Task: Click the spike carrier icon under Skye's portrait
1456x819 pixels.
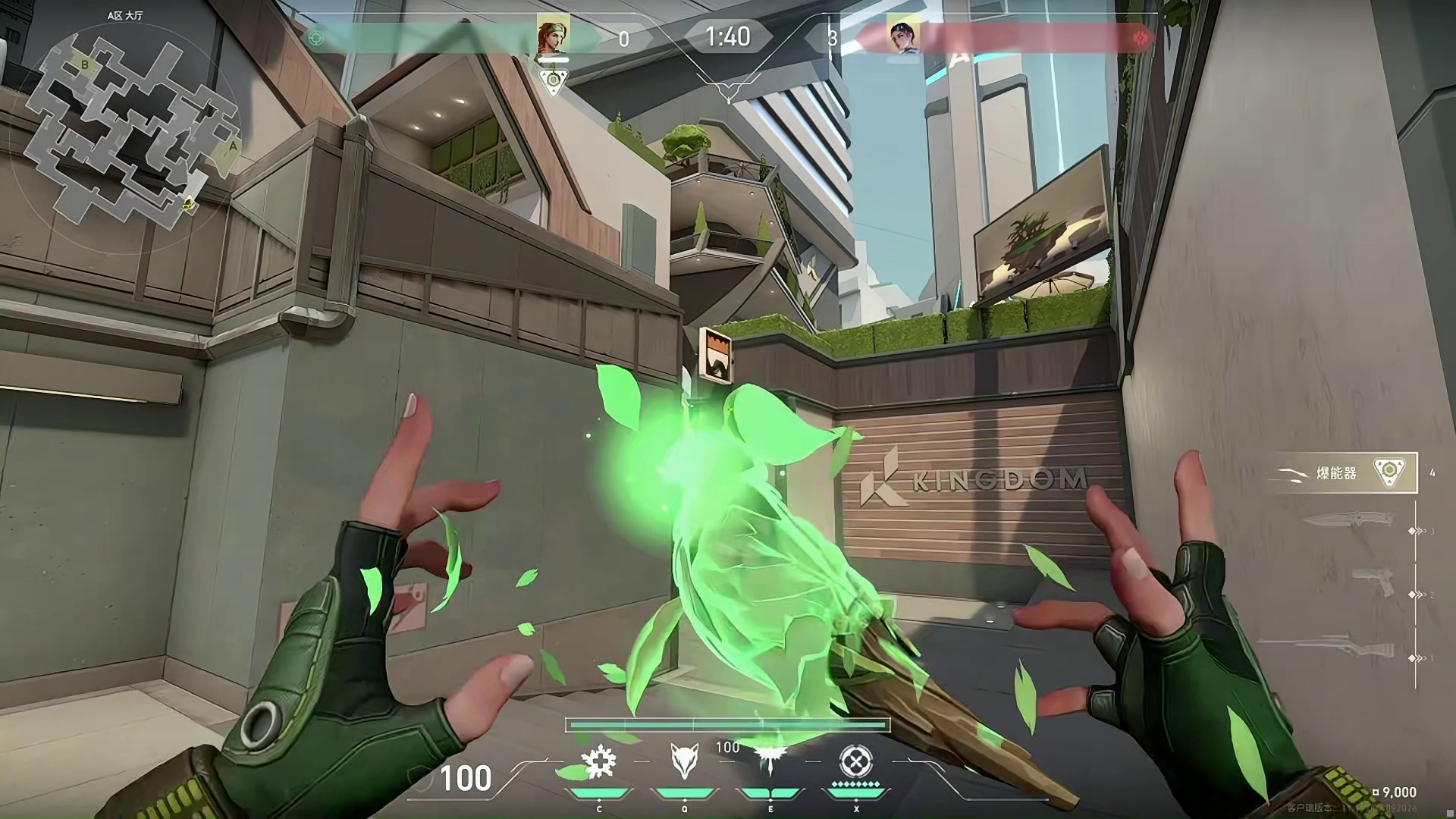Action: click(x=554, y=80)
